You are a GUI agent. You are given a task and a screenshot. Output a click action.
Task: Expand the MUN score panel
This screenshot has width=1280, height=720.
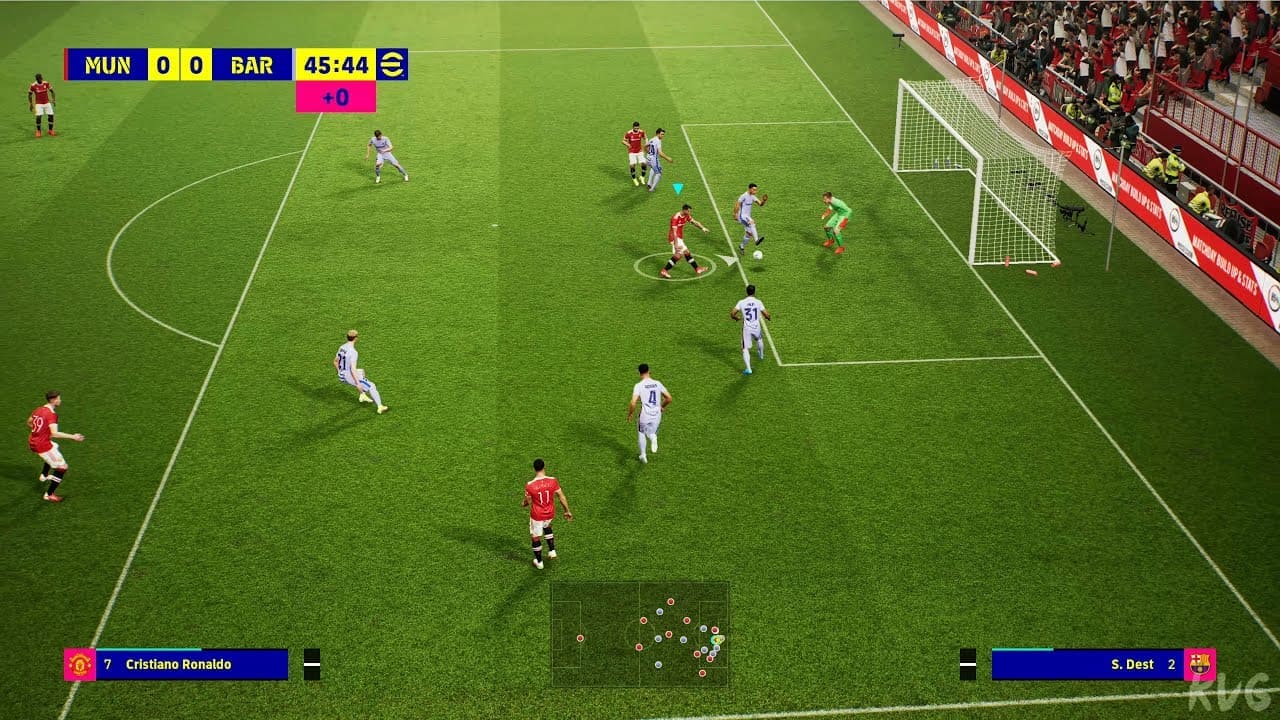(x=163, y=64)
